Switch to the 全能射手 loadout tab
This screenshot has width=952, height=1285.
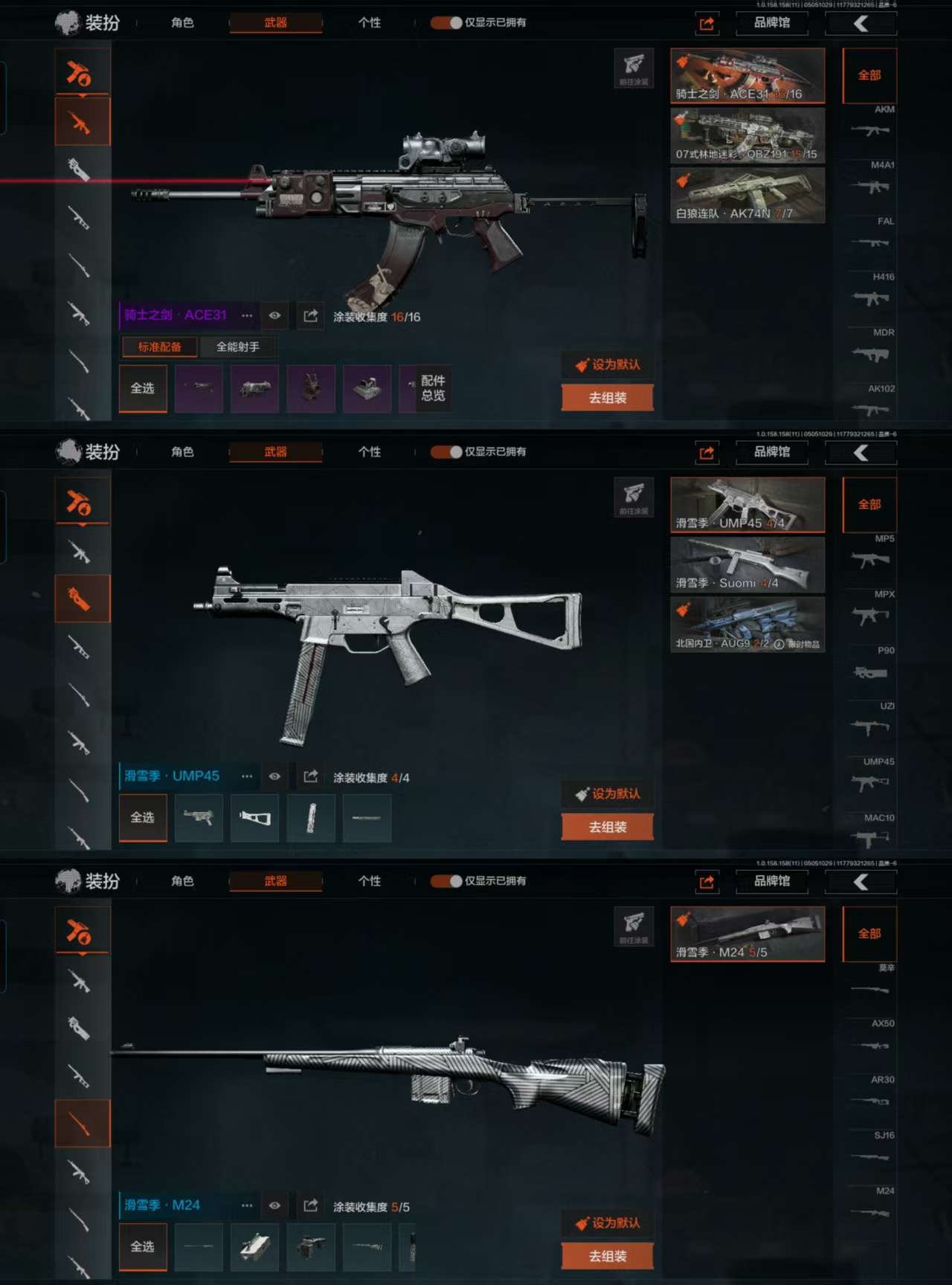pyautogui.click(x=238, y=347)
